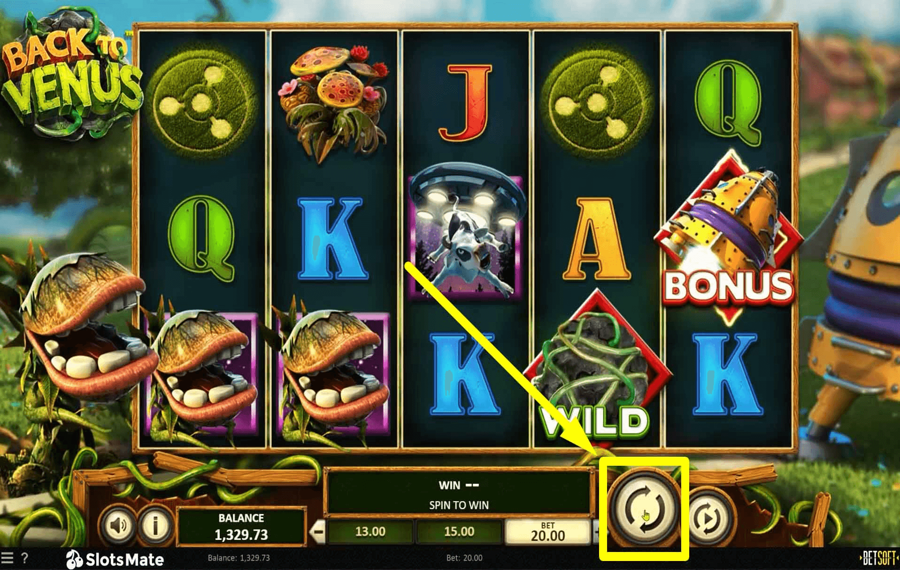Show help via the question mark
900x570 pixels.
coord(24,558)
